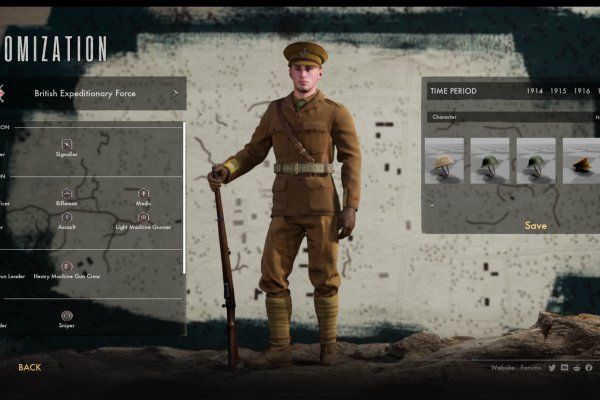
Task: Open the Character customization tab
Action: [446, 117]
